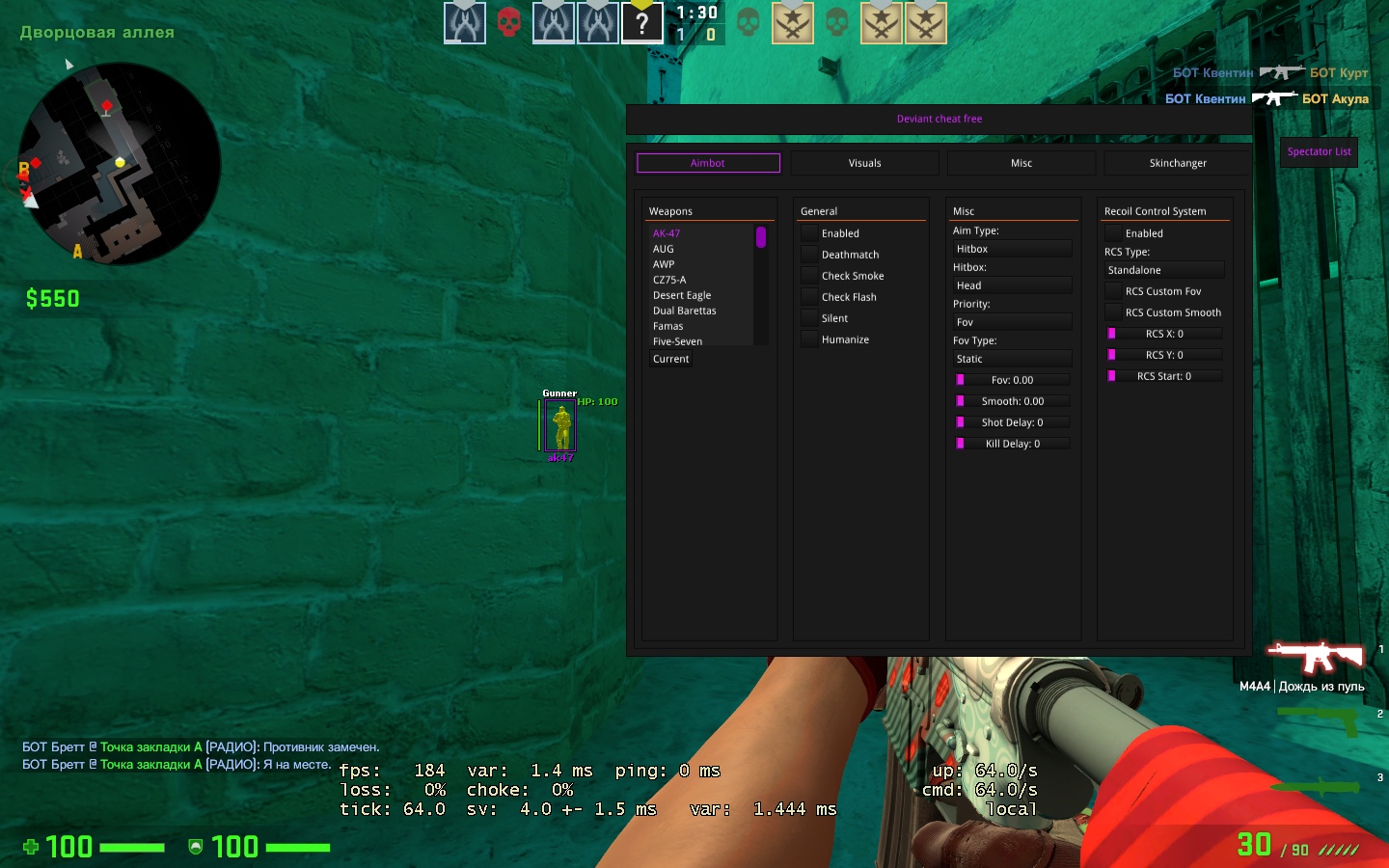Enable RCS Custom Fov checkbox

(x=1114, y=291)
